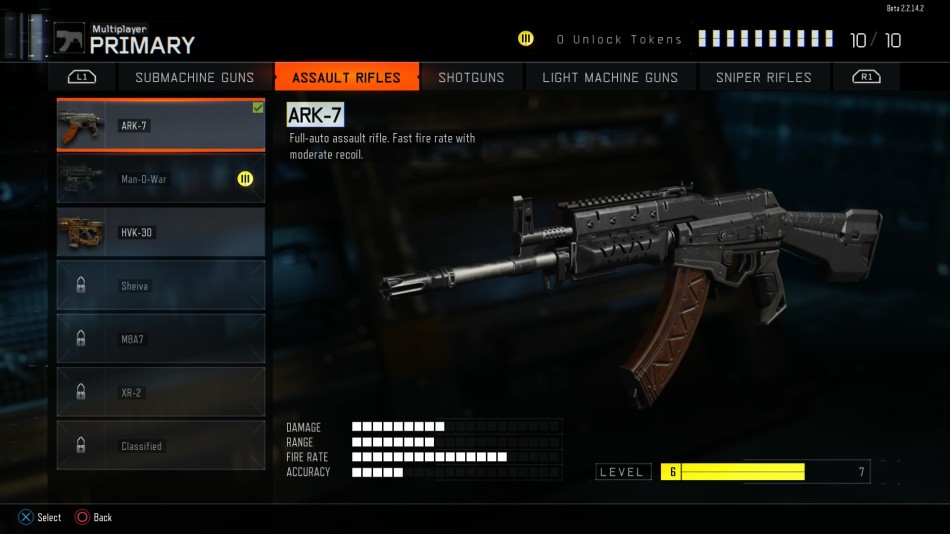Click the locked M8A7 entry
Screen dimensions: 950x534
161,339
